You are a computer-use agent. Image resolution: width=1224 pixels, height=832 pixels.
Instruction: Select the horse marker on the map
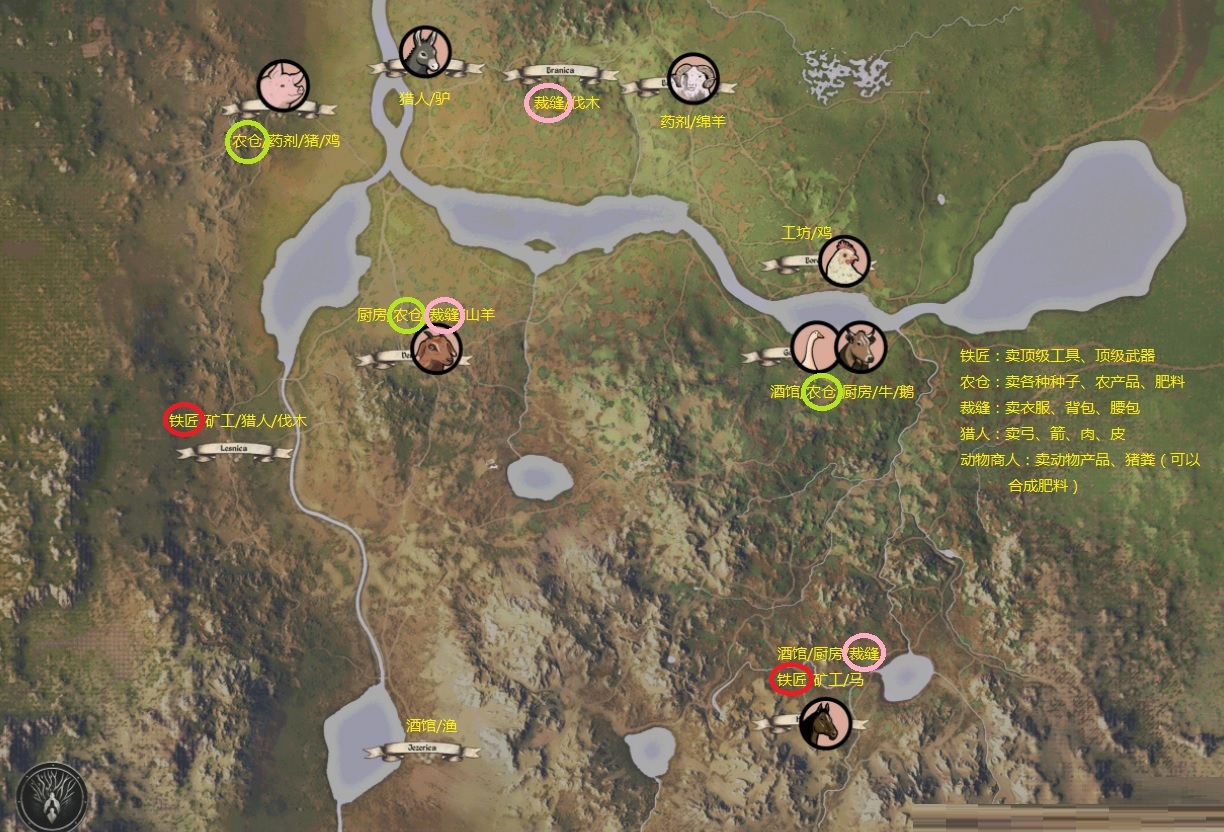tap(825, 722)
